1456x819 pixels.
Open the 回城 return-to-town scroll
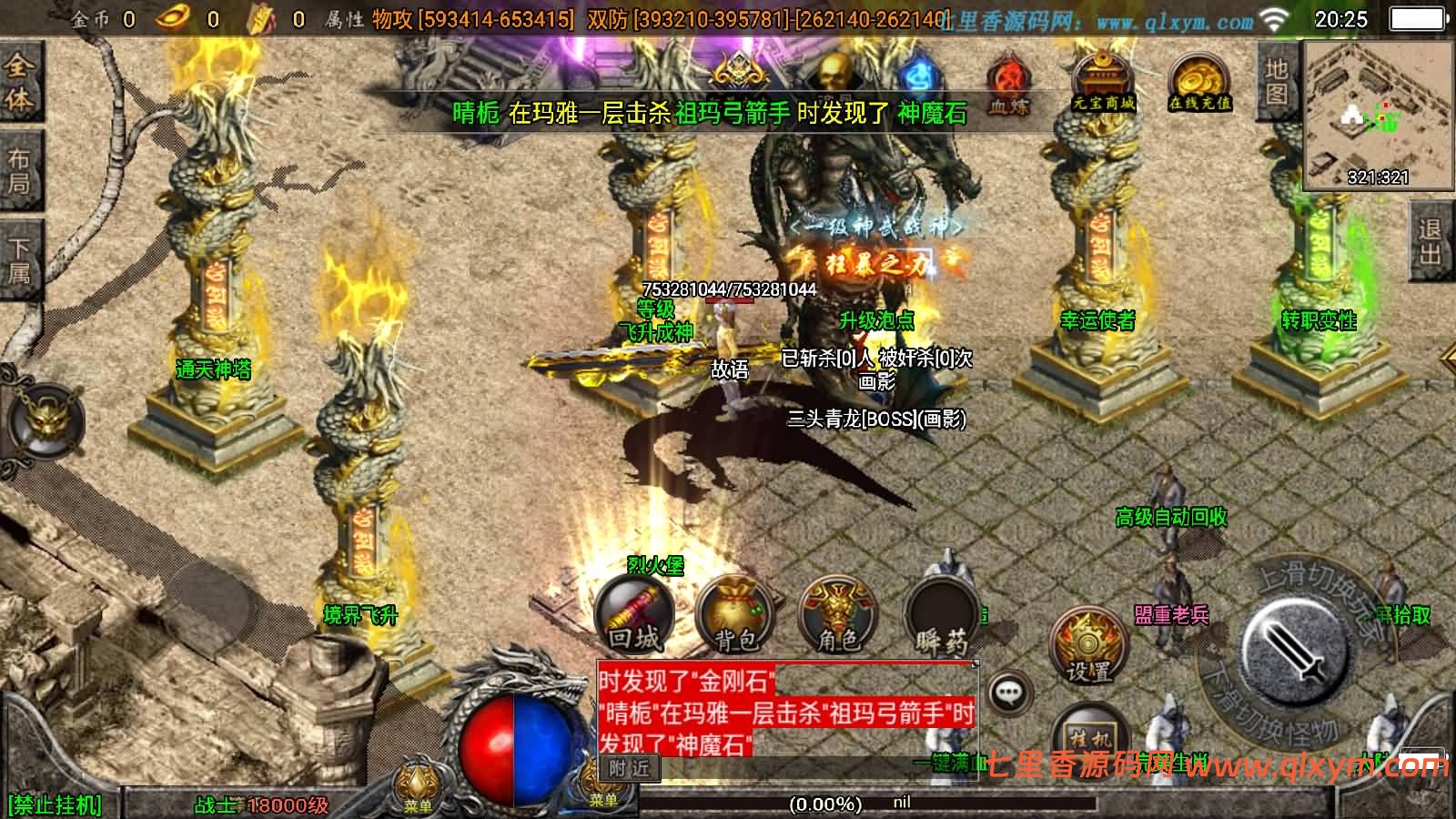[x=634, y=614]
